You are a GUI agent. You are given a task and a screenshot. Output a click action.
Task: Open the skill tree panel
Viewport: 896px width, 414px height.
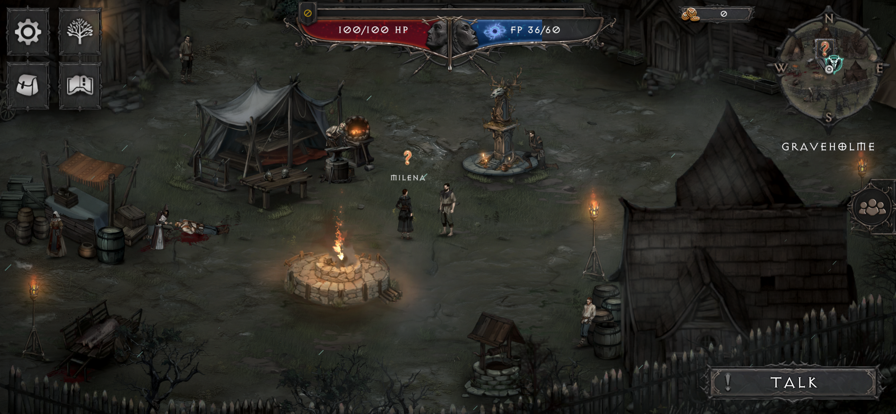[x=79, y=32]
